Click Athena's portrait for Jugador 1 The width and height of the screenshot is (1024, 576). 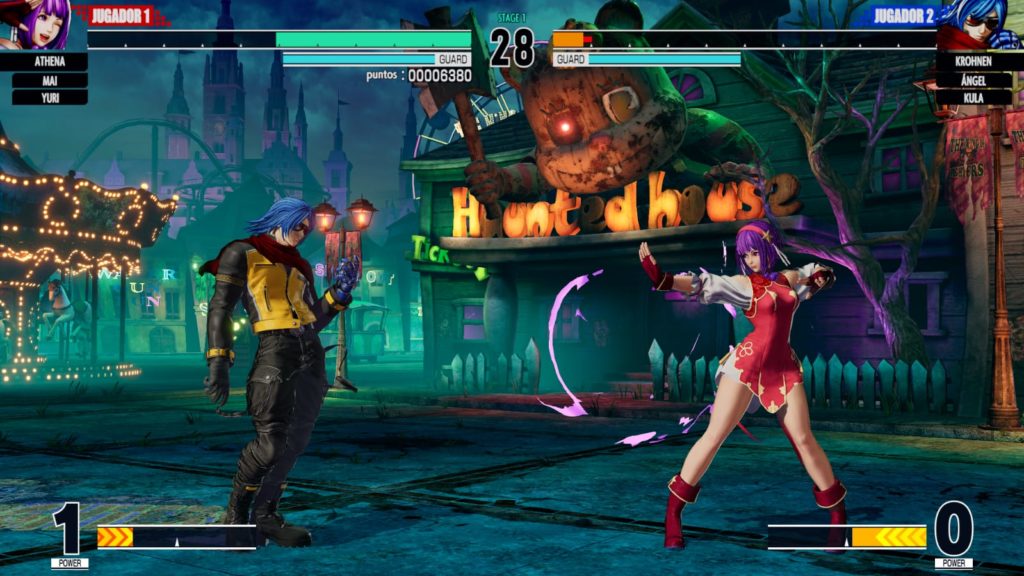coord(42,24)
